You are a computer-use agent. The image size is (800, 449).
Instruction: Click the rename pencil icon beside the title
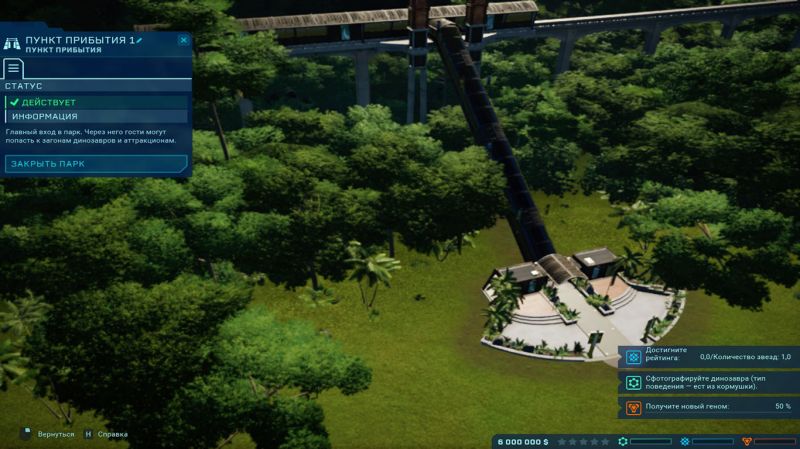[140, 40]
